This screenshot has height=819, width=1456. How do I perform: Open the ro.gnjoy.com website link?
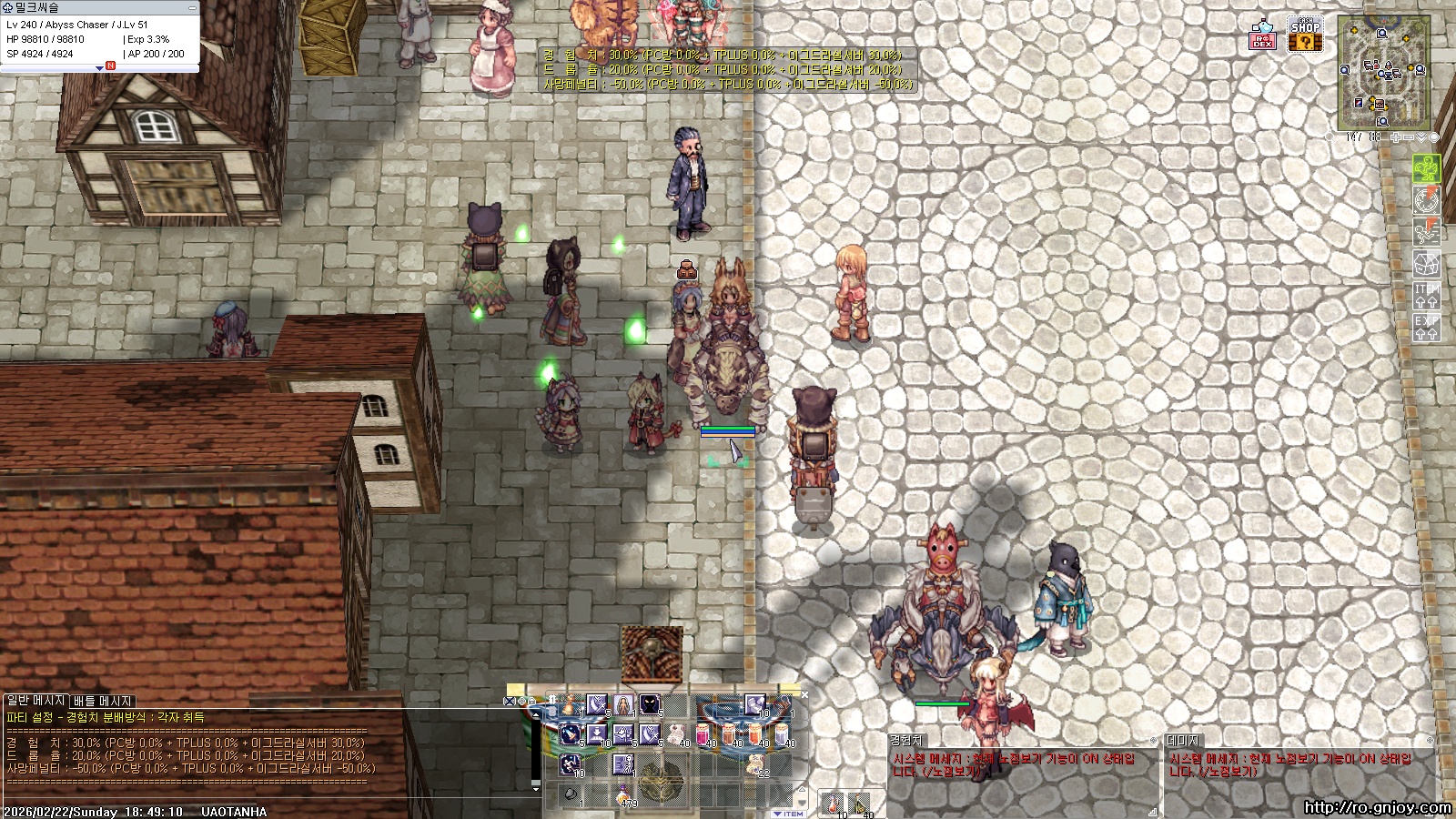(x=1377, y=807)
